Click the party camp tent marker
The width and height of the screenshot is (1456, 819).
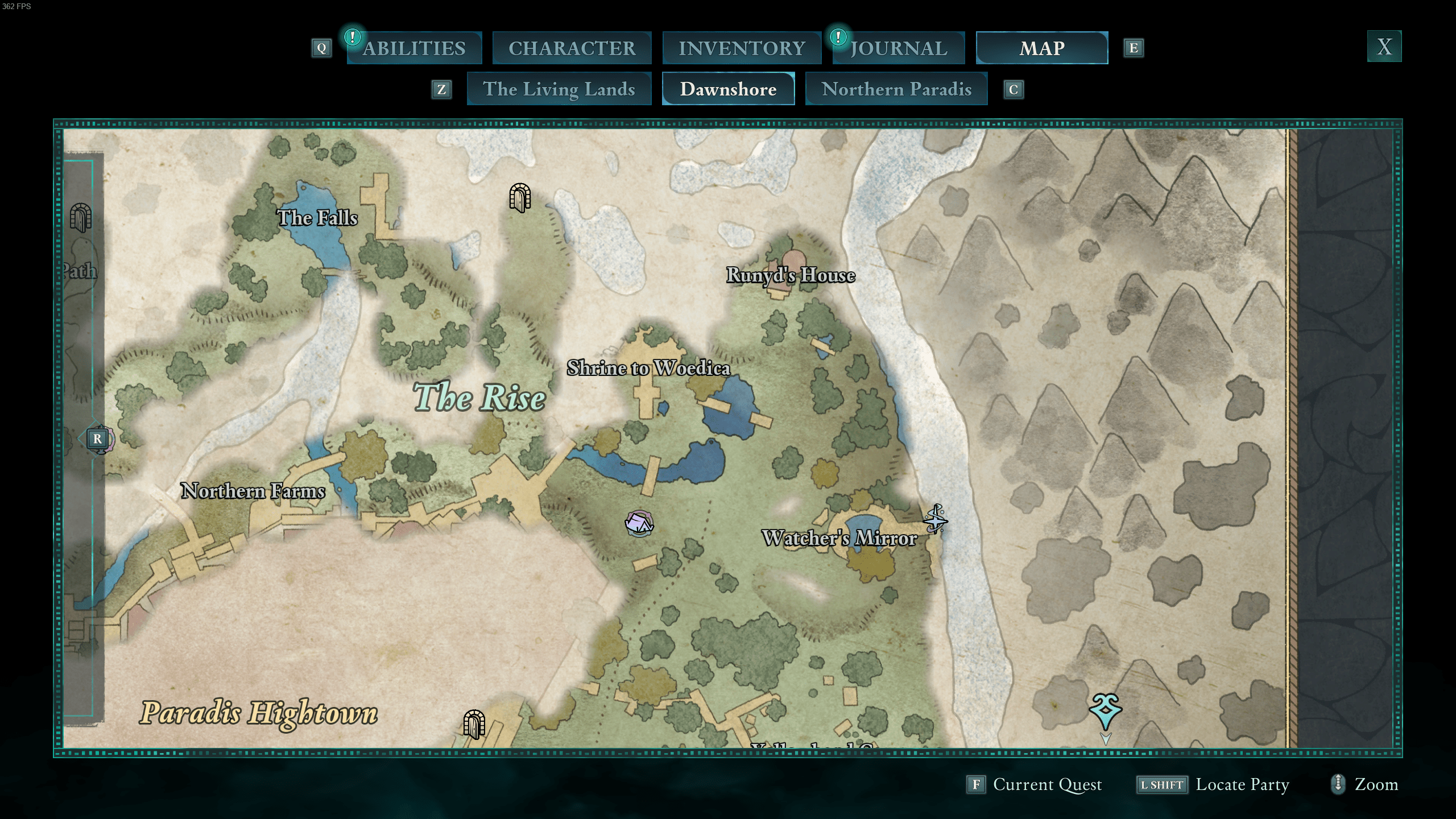(639, 523)
